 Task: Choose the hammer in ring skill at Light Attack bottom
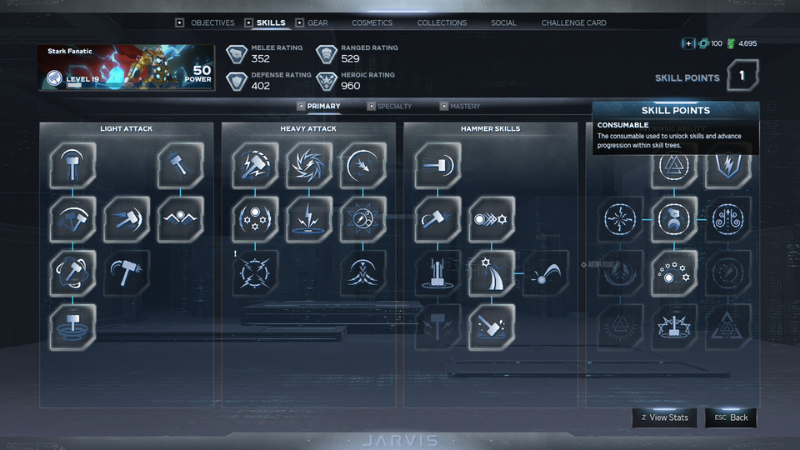[73, 326]
